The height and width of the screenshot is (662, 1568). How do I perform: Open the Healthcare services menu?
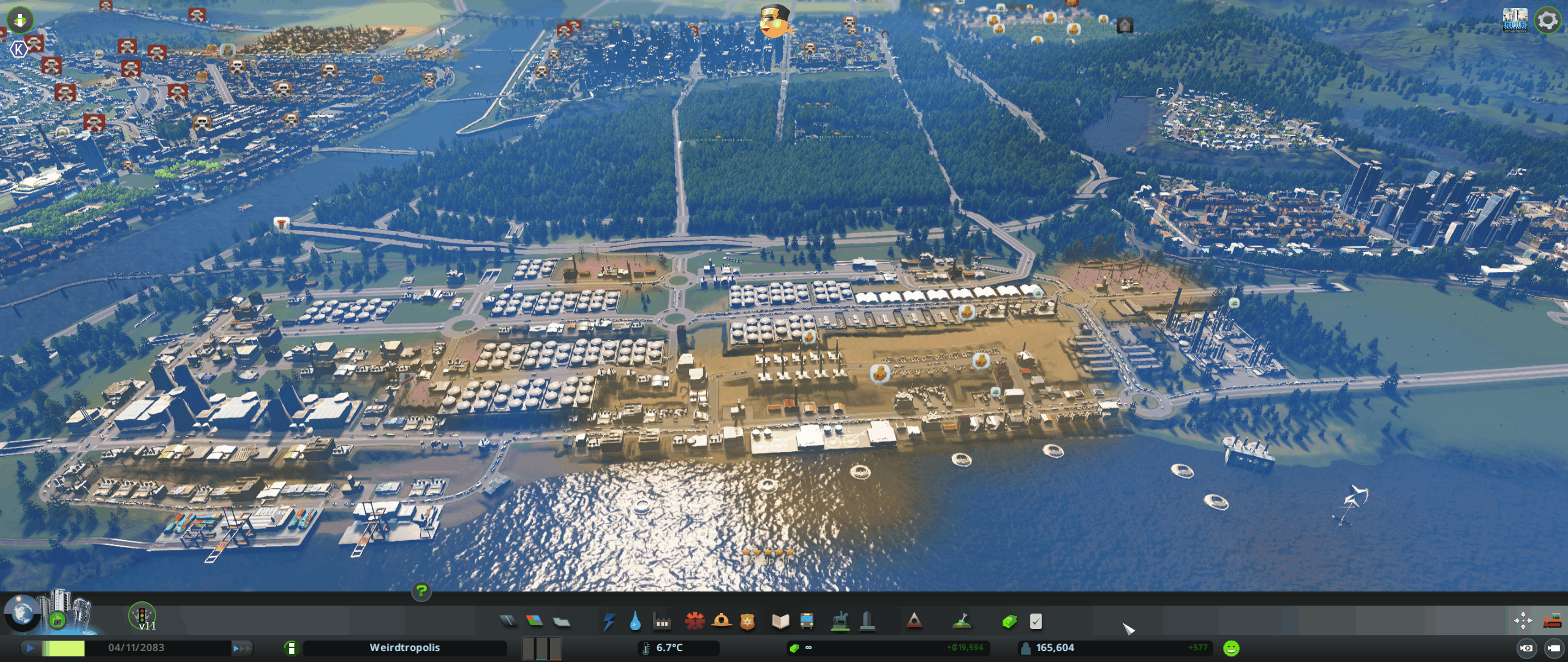(695, 621)
